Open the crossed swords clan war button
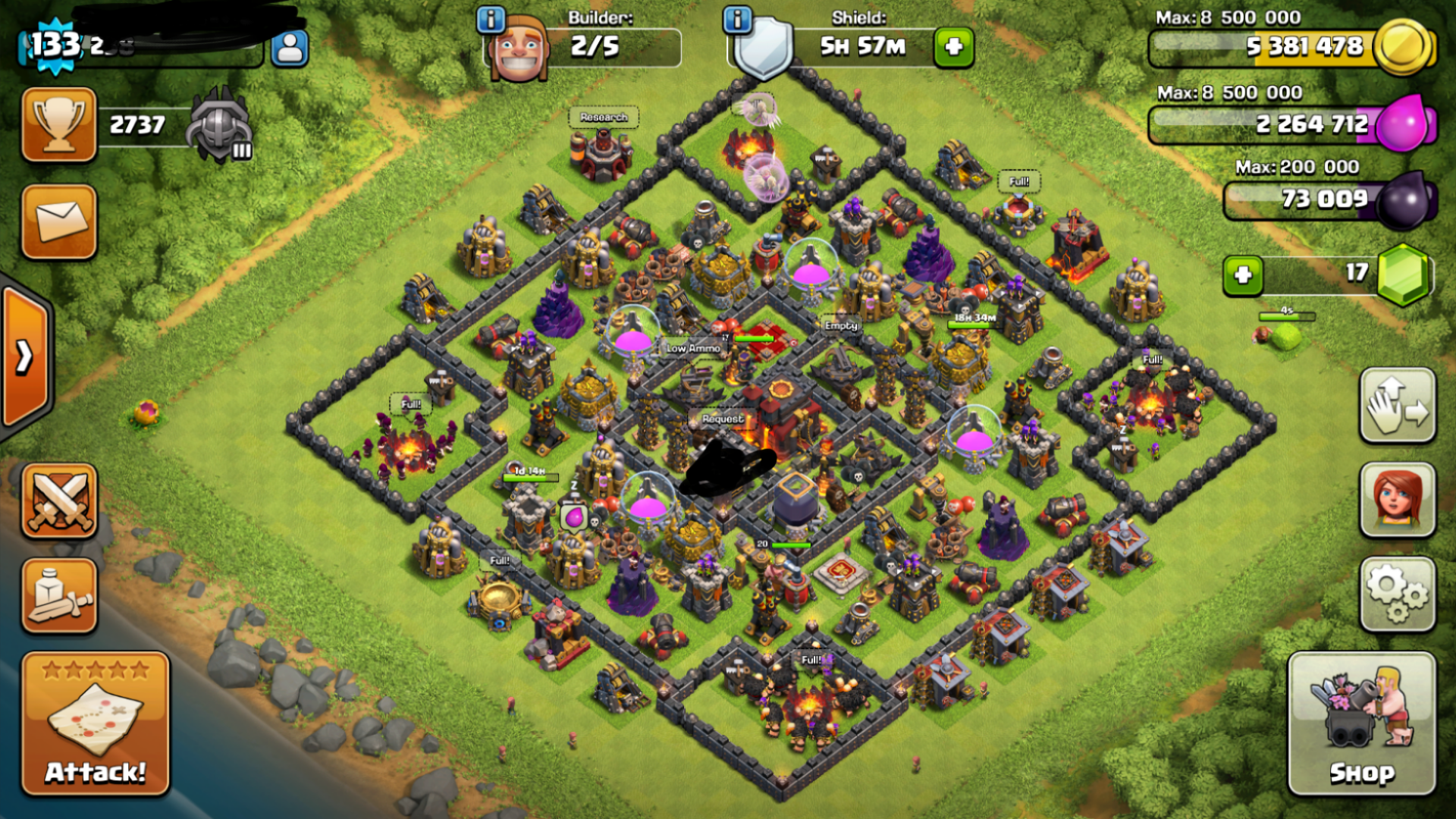1456x819 pixels. coord(59,501)
